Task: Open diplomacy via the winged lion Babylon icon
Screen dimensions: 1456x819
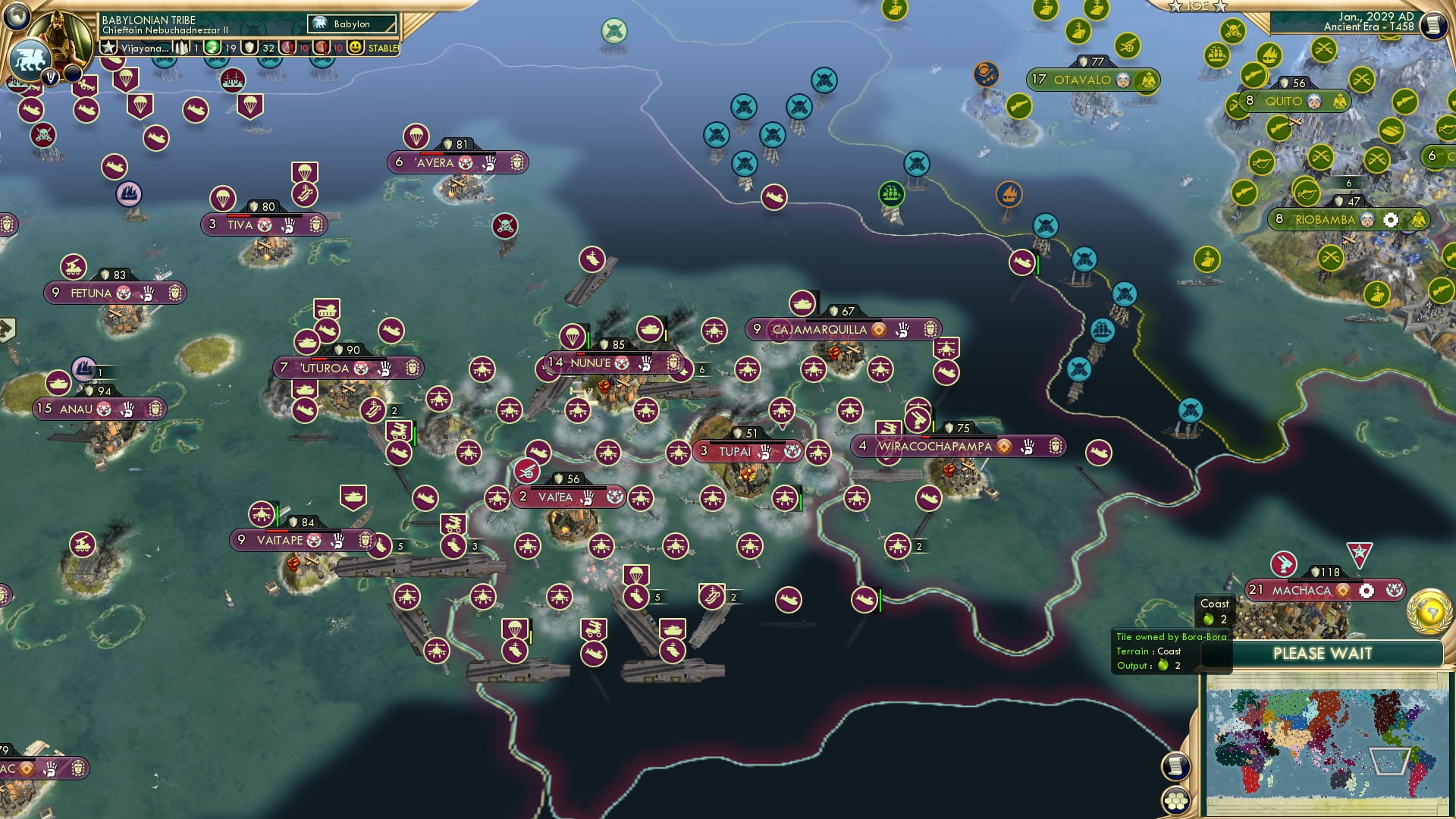Action: click(x=29, y=61)
